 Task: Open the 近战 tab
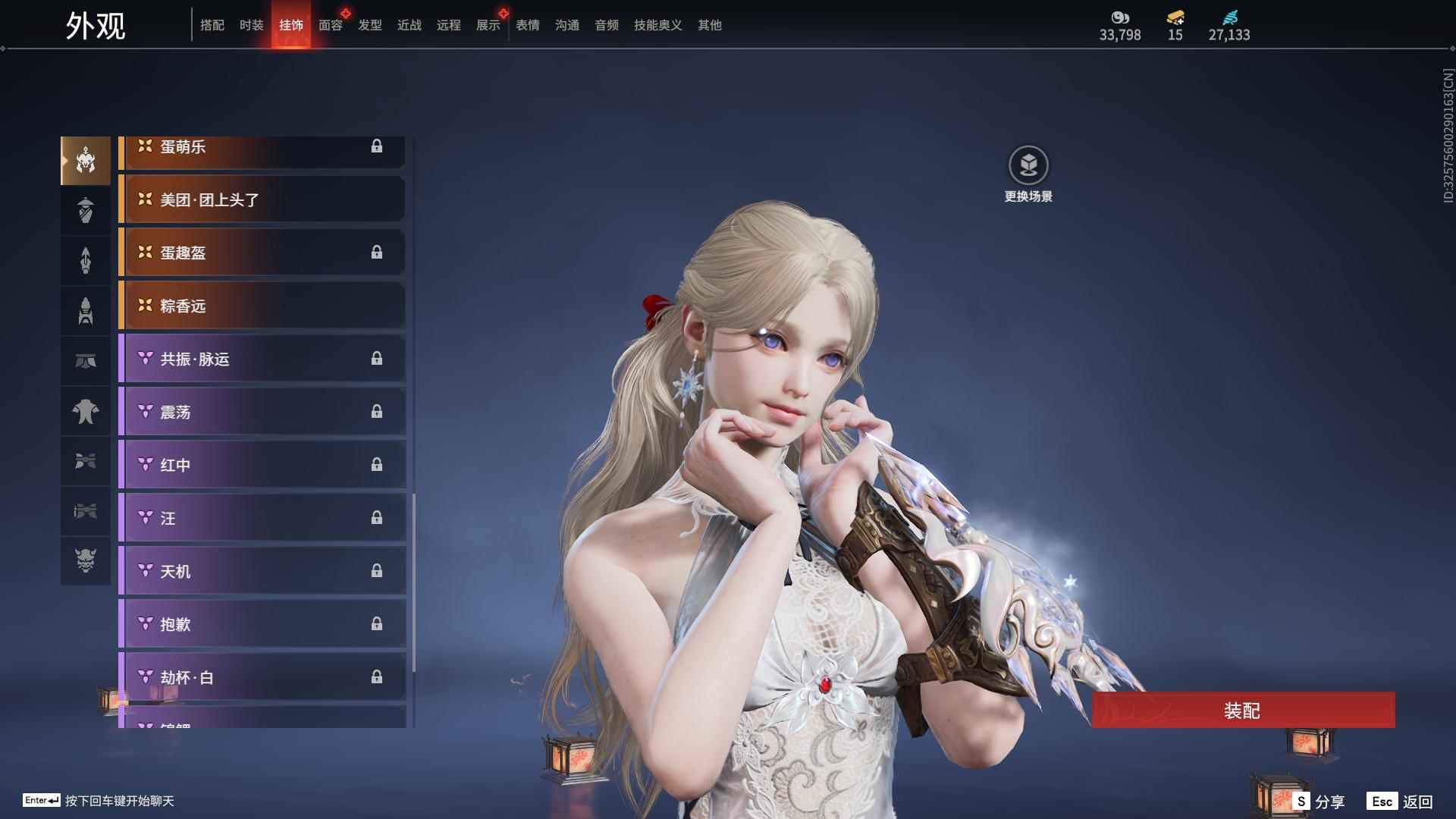click(409, 25)
